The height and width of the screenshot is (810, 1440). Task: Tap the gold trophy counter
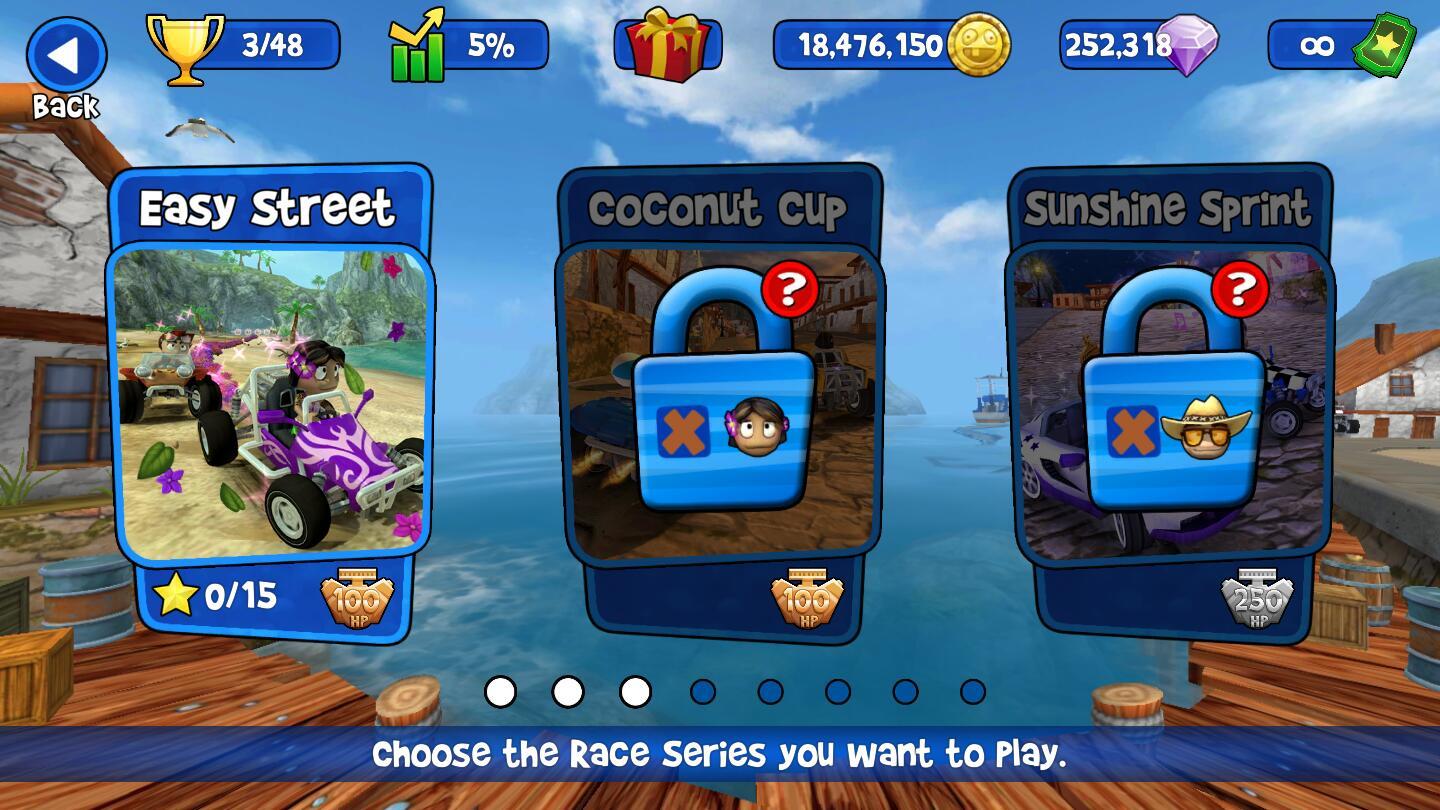(243, 45)
